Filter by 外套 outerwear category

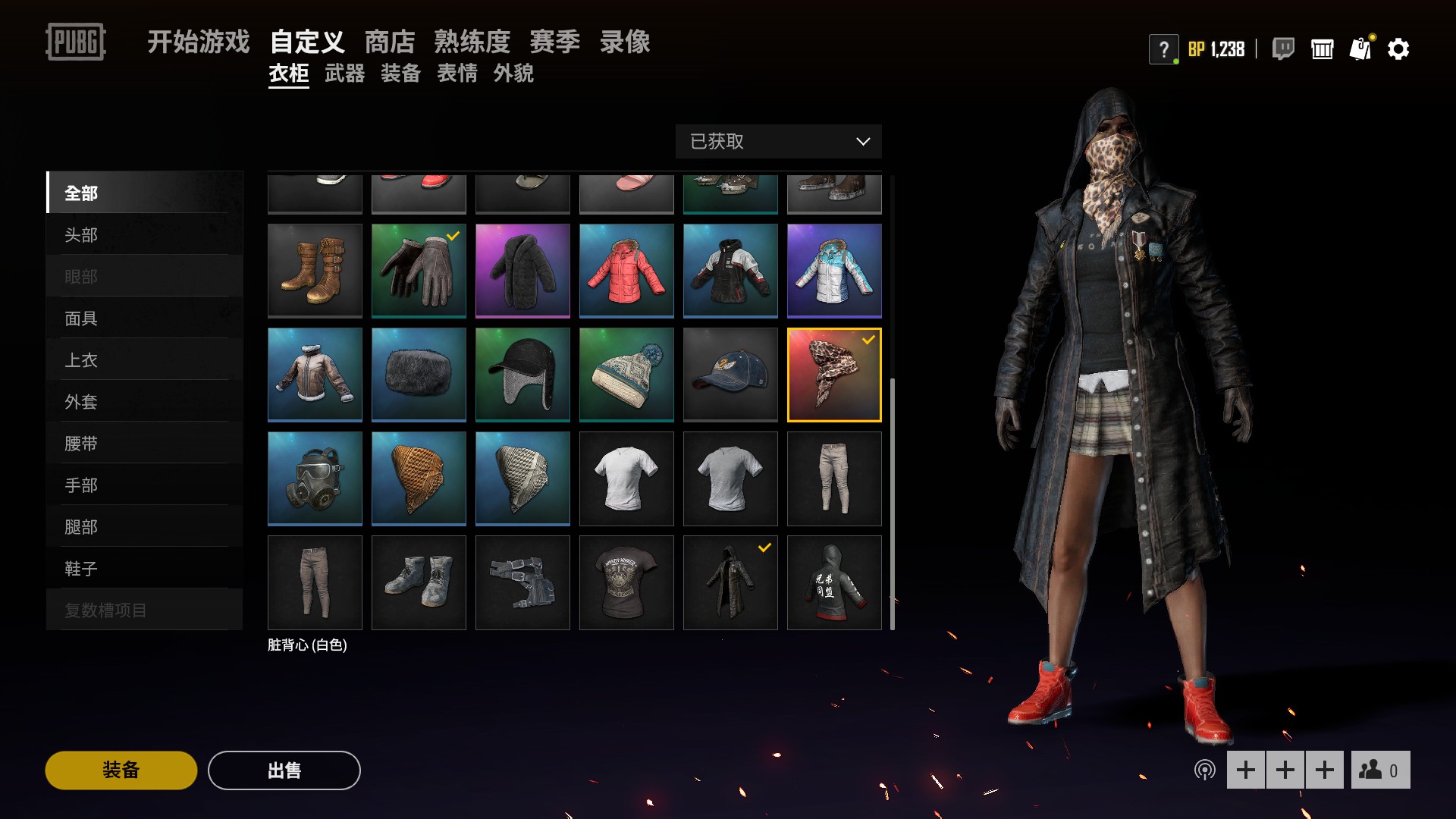pos(144,402)
